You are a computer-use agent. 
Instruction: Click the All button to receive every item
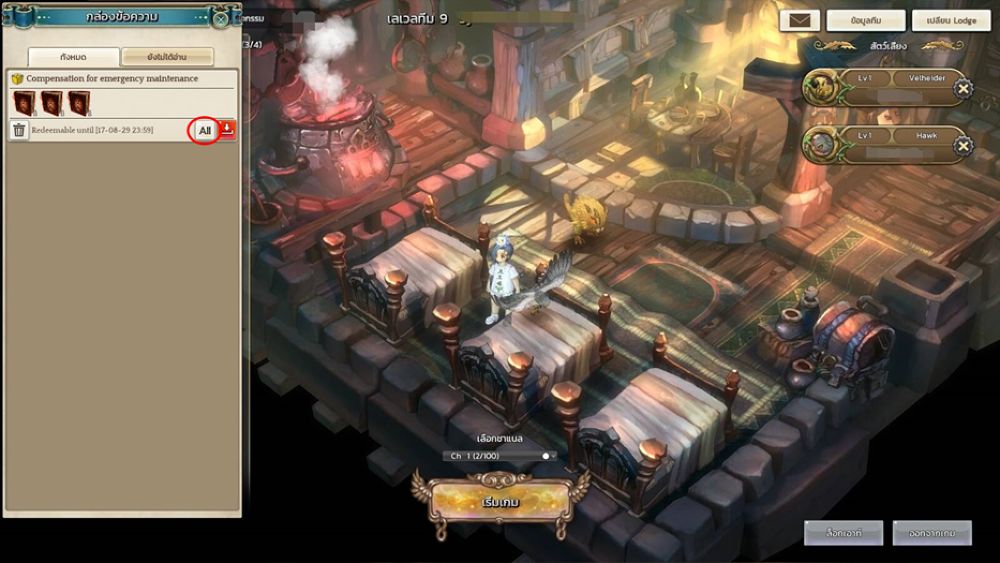coord(205,130)
